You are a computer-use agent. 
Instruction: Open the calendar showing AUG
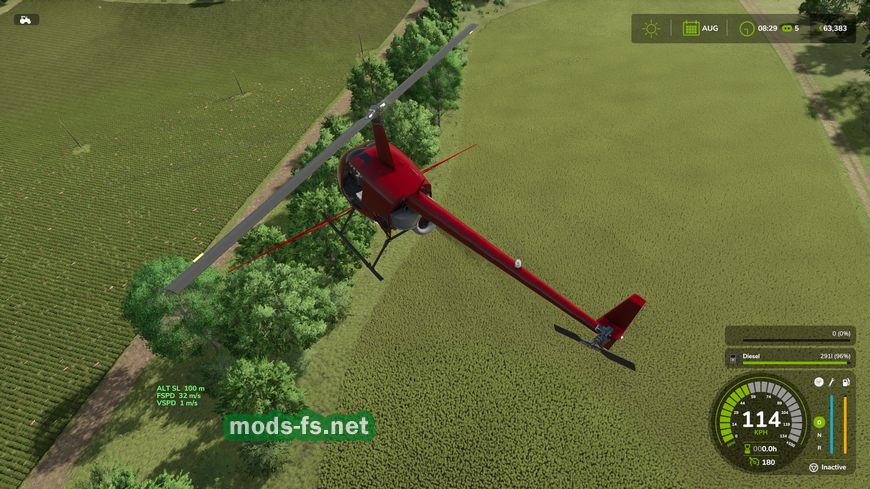point(691,28)
